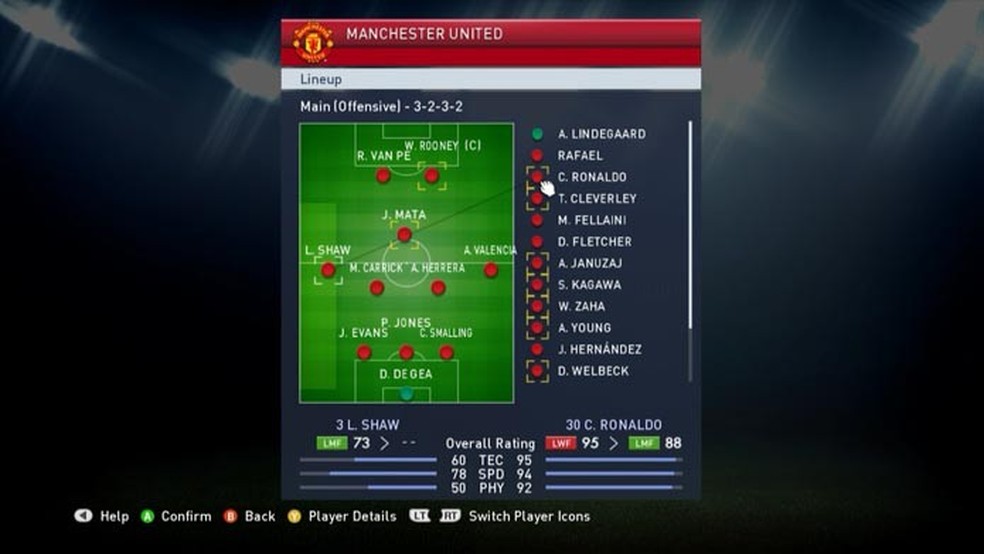Select A. Januzaj substitute row
This screenshot has height=554, width=984.
(x=590, y=264)
